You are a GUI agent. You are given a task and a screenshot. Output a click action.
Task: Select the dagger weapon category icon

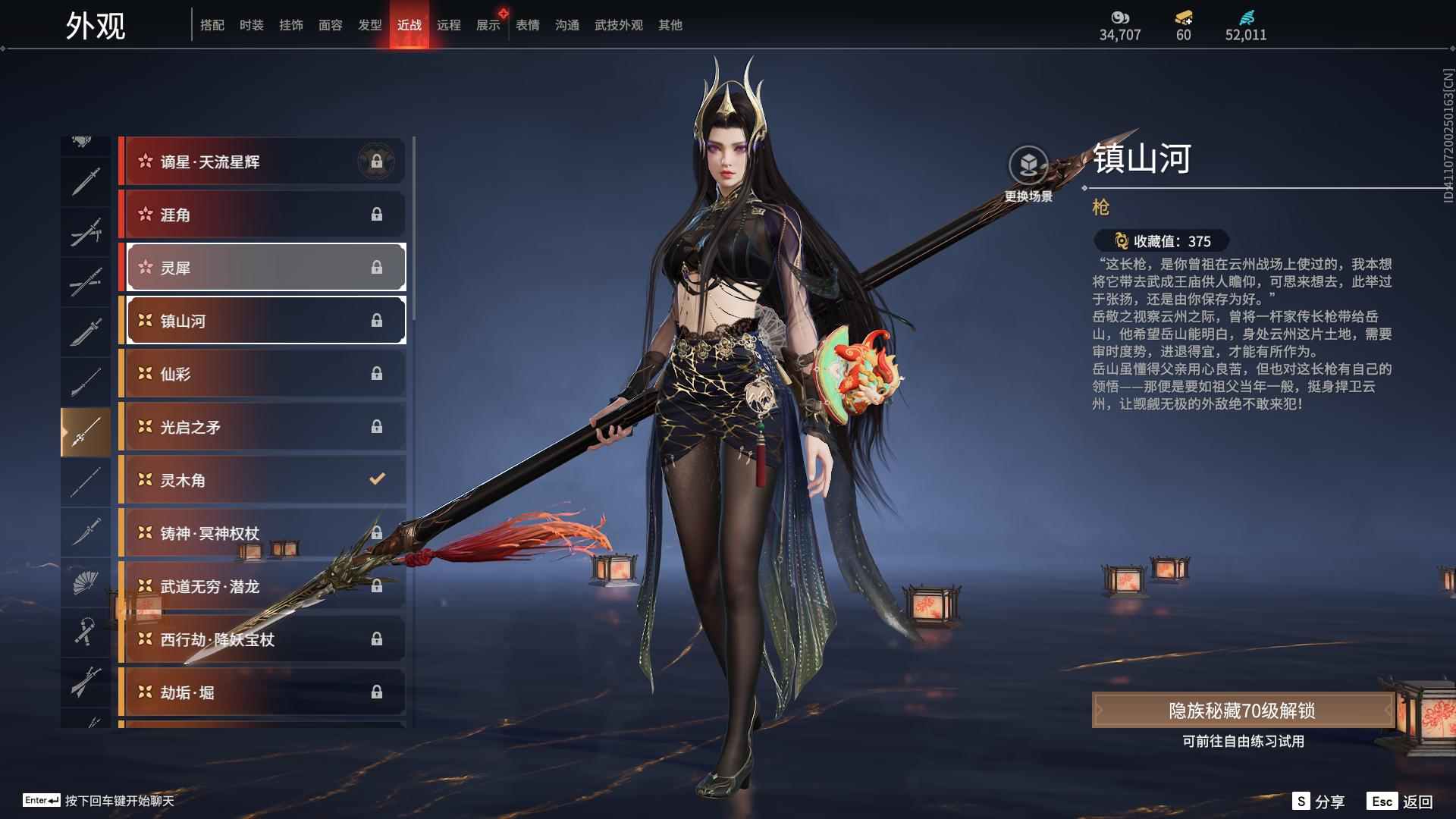click(86, 531)
